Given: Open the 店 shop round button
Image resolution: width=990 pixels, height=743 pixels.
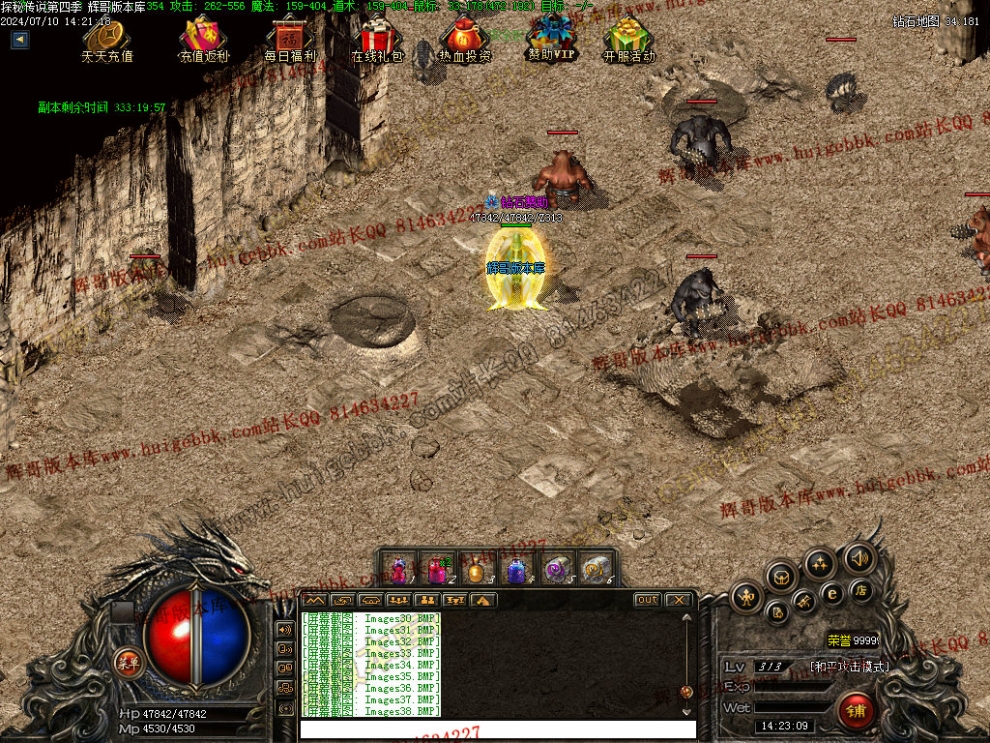Looking at the screenshot, I should [861, 591].
